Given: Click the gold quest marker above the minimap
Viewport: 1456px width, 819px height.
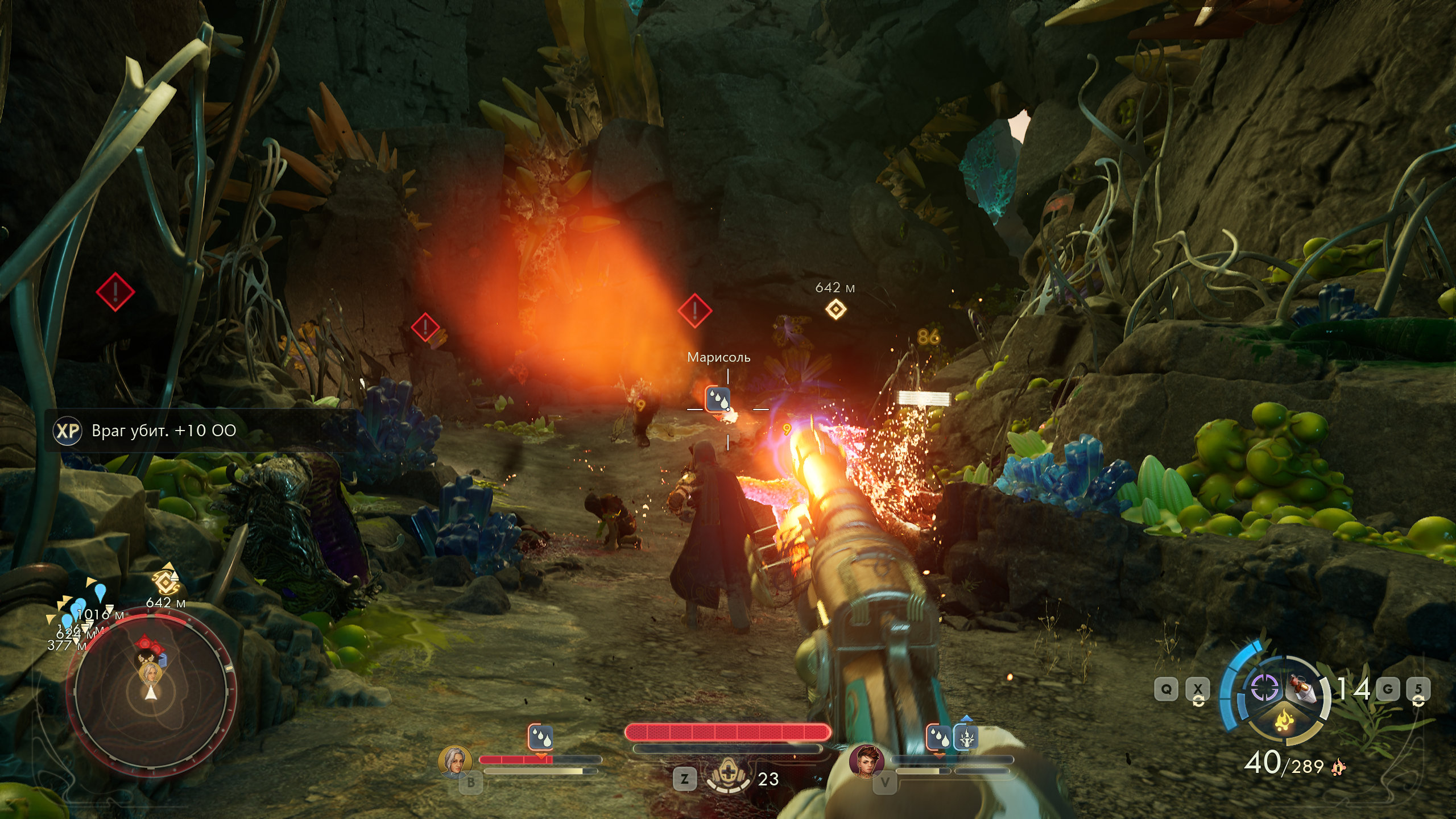Looking at the screenshot, I should (166, 581).
